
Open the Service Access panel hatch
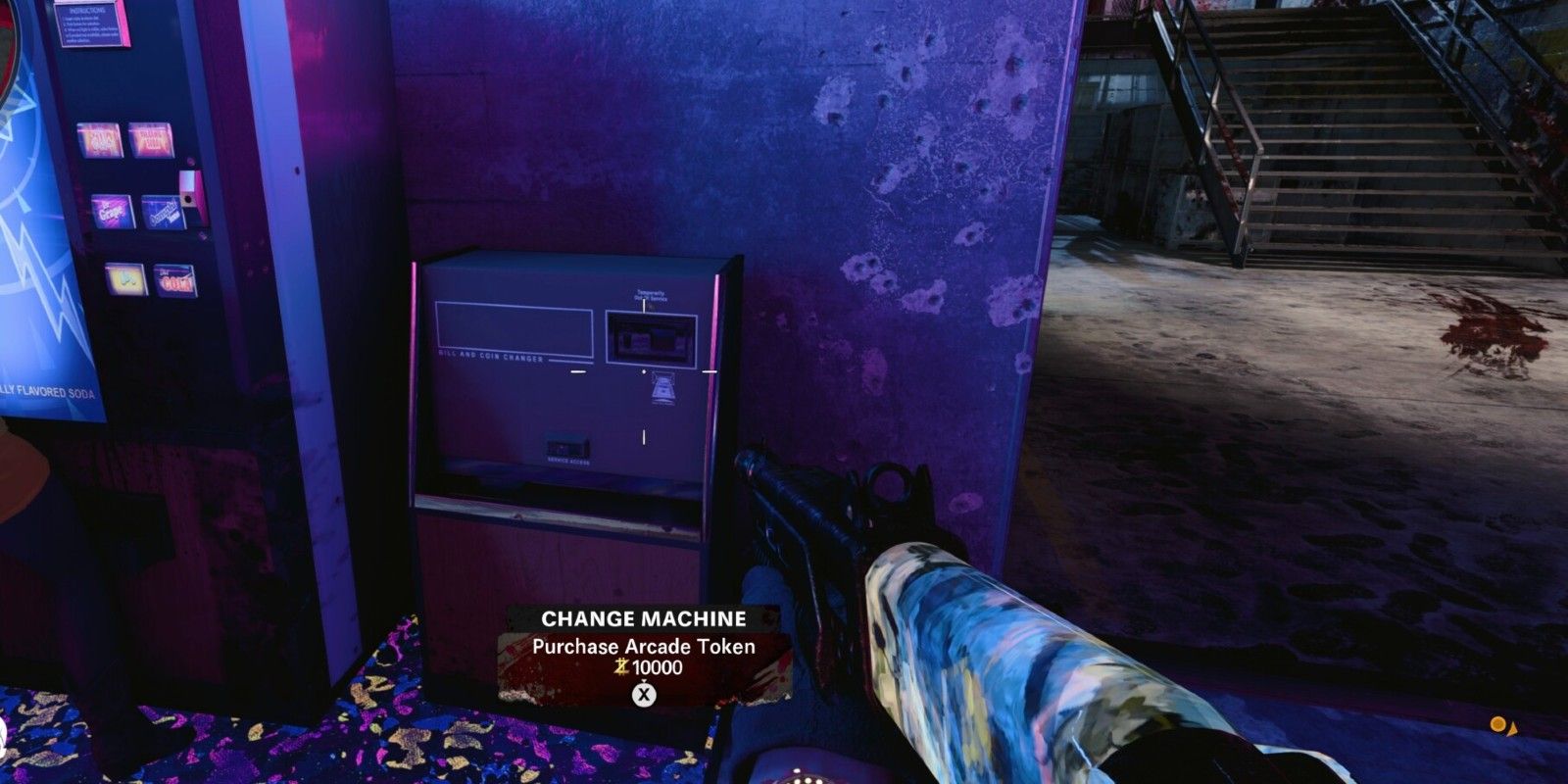(x=566, y=444)
